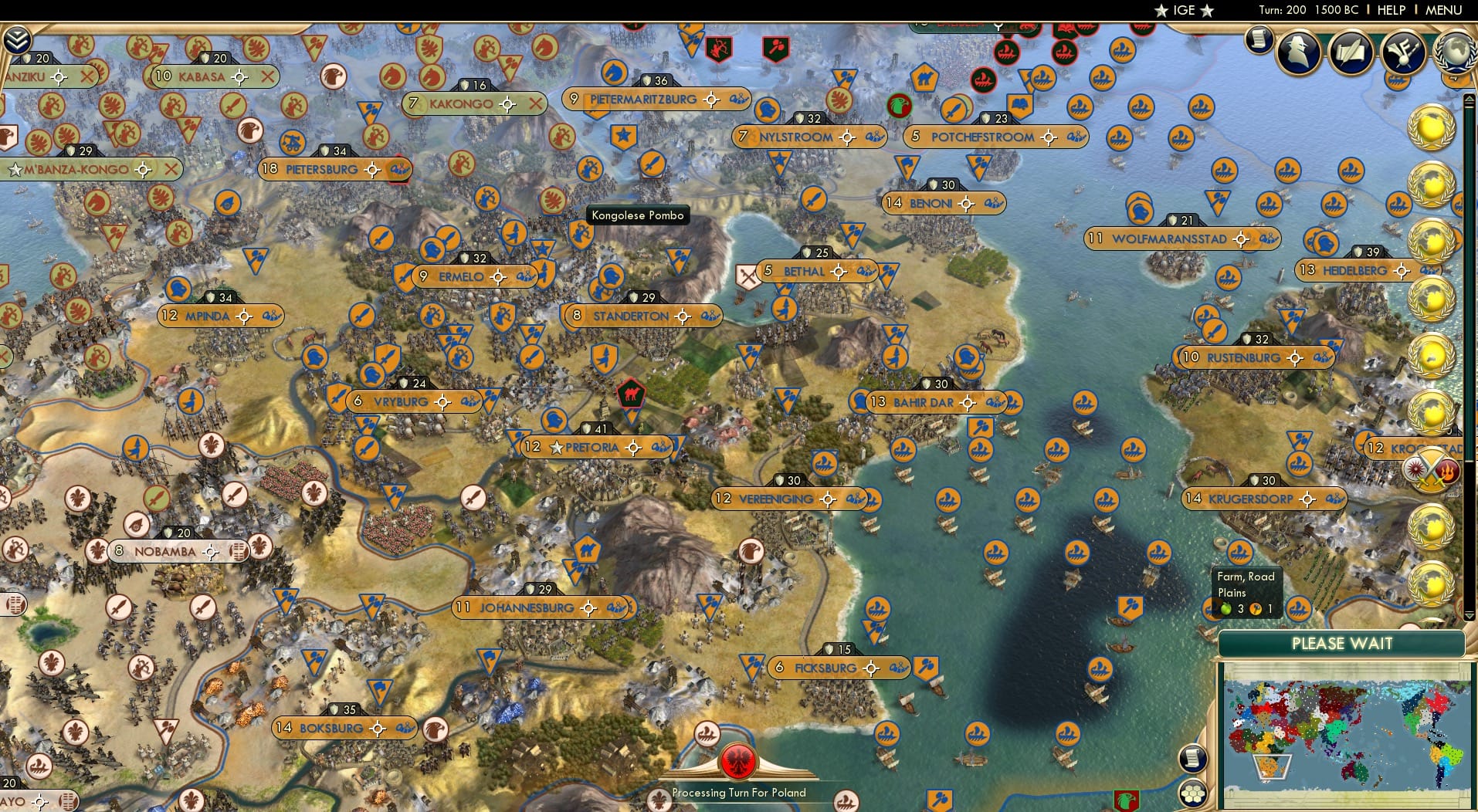Click the crossed-swords war notification icon
Screen dimensions: 1478x812
click(x=1432, y=468)
